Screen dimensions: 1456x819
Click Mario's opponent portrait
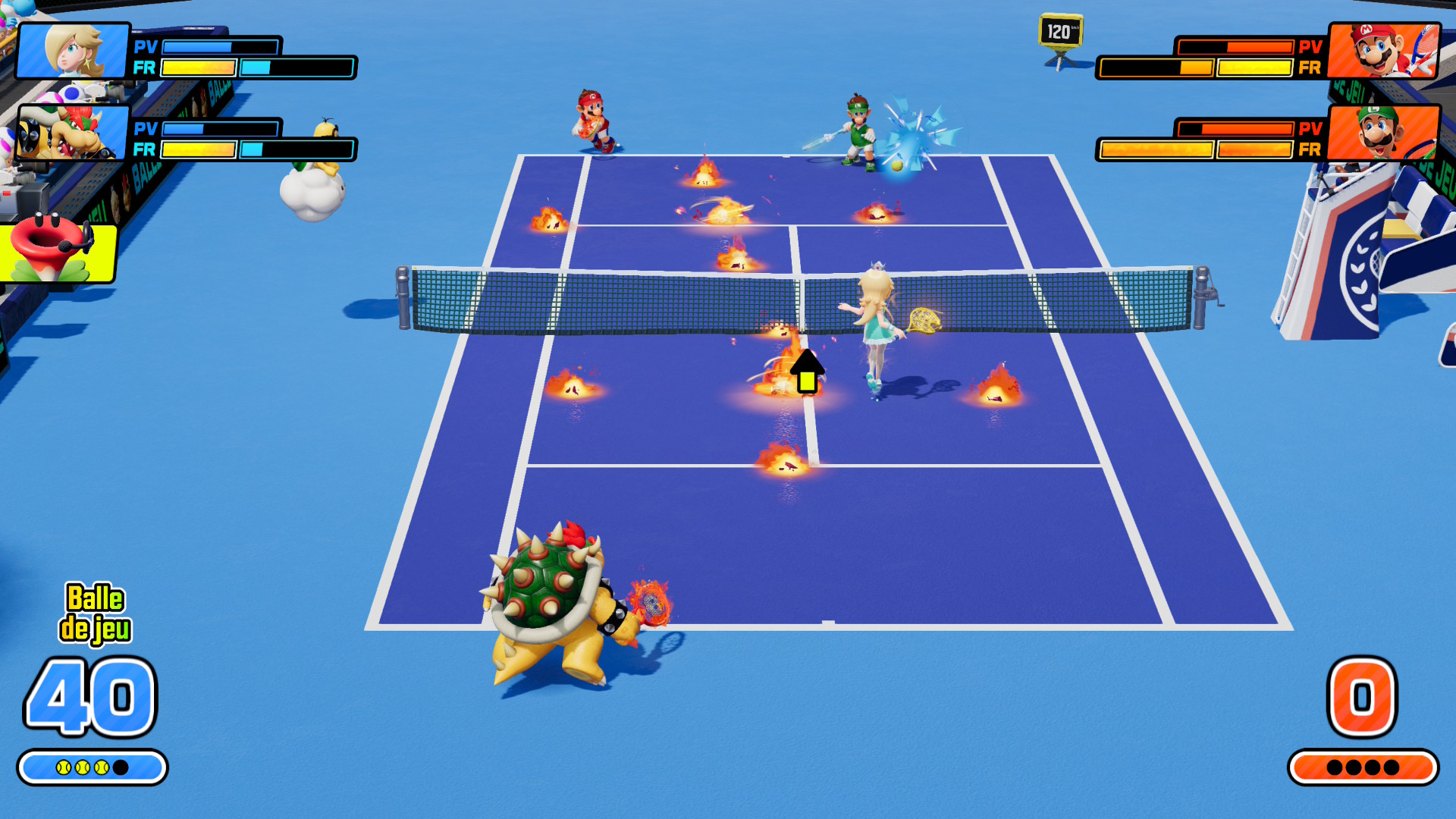[x=1383, y=51]
